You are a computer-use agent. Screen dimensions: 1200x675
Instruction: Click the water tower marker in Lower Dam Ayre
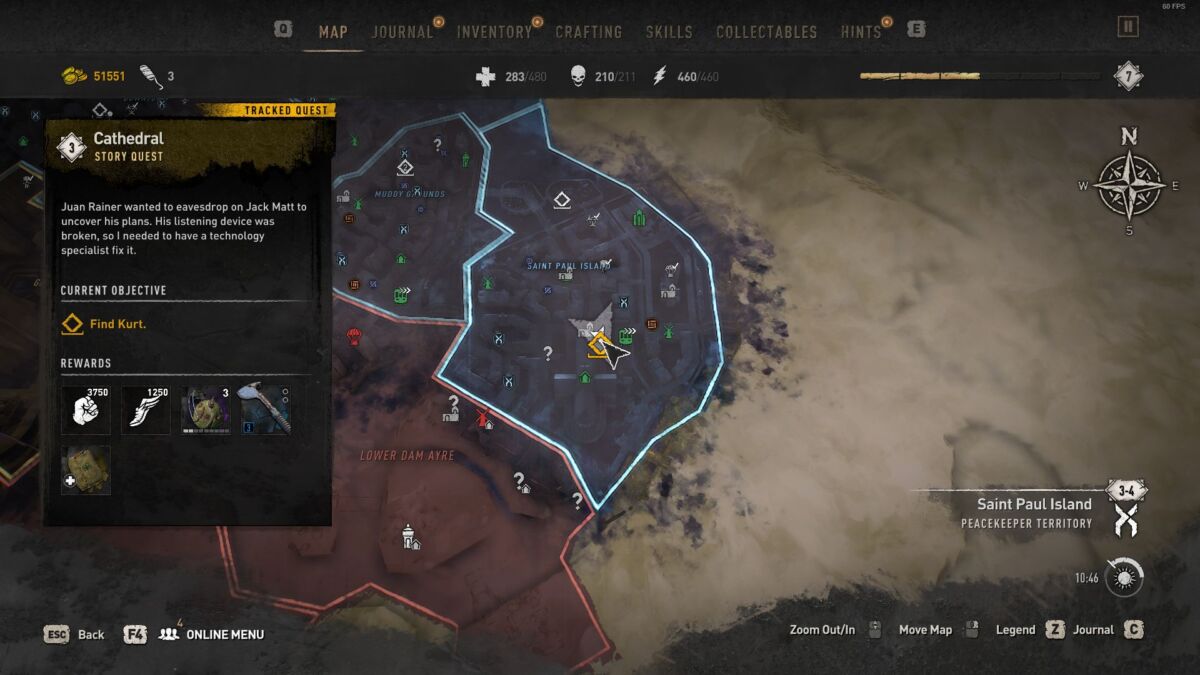pos(408,536)
